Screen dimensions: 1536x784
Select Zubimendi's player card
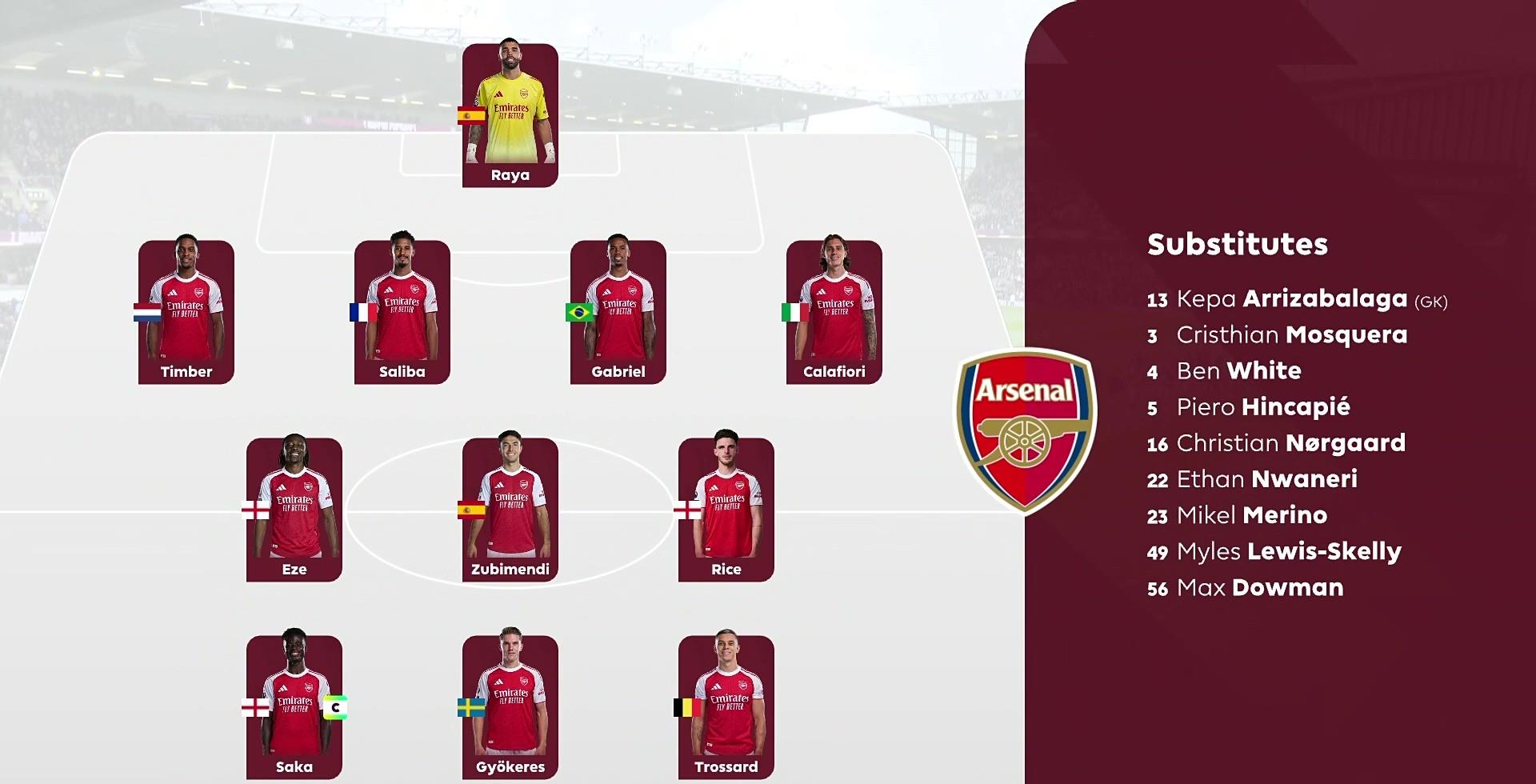[510, 510]
